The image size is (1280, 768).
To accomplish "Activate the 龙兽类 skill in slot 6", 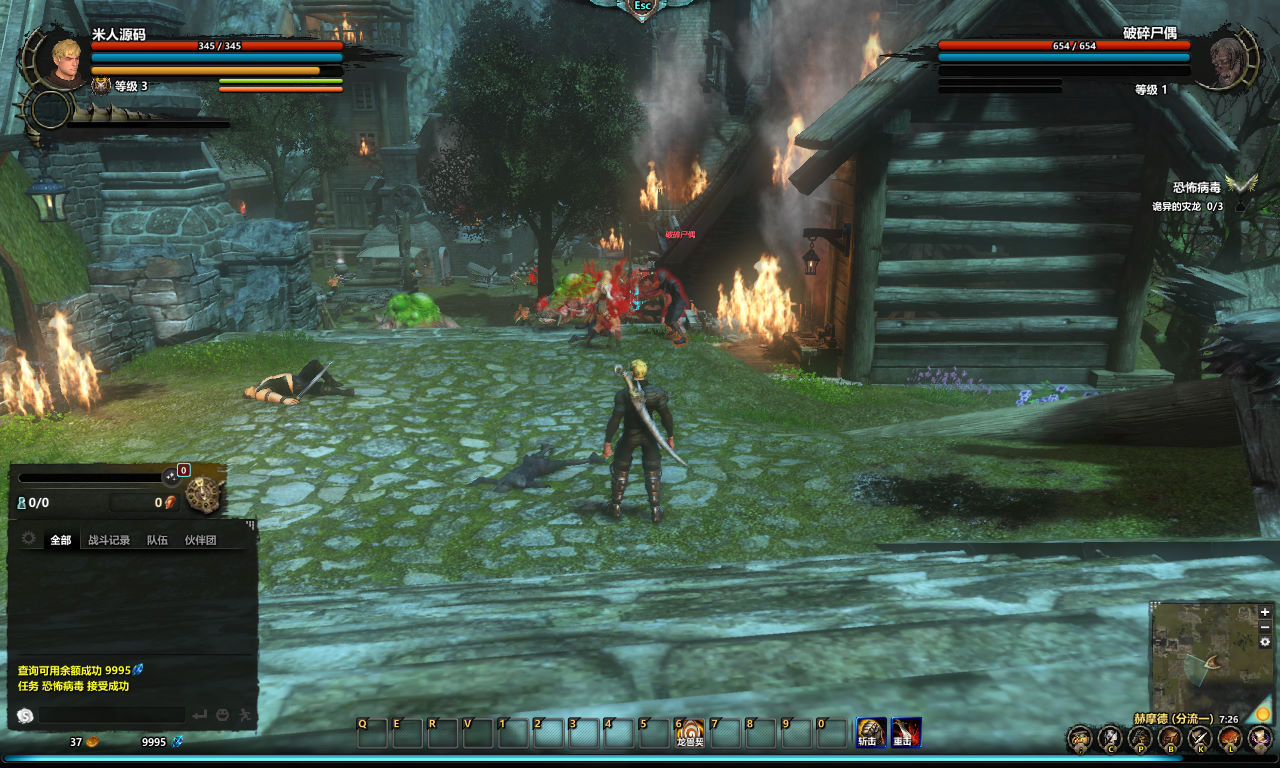I will [690, 732].
